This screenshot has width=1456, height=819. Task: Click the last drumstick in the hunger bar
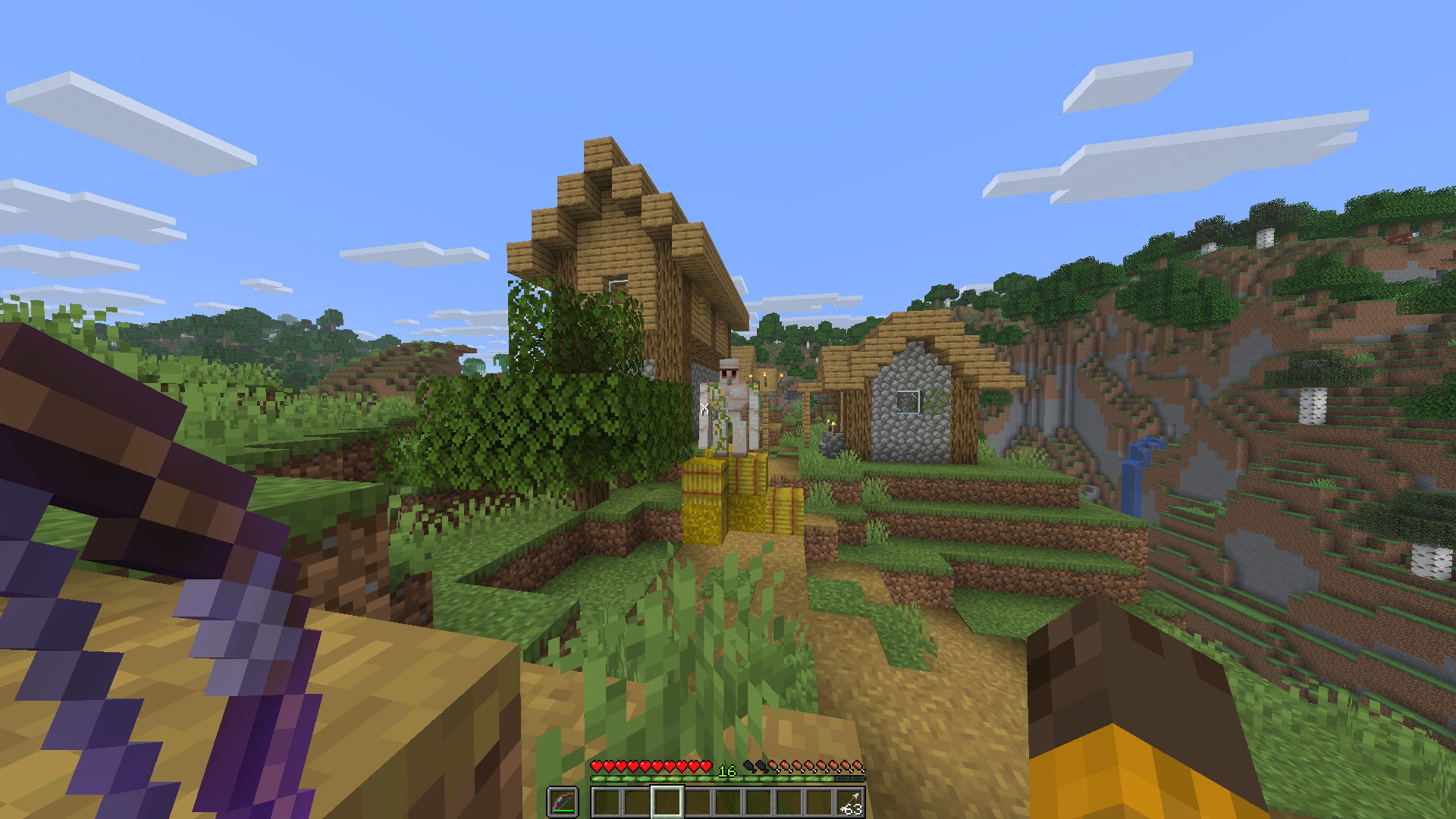point(857,767)
